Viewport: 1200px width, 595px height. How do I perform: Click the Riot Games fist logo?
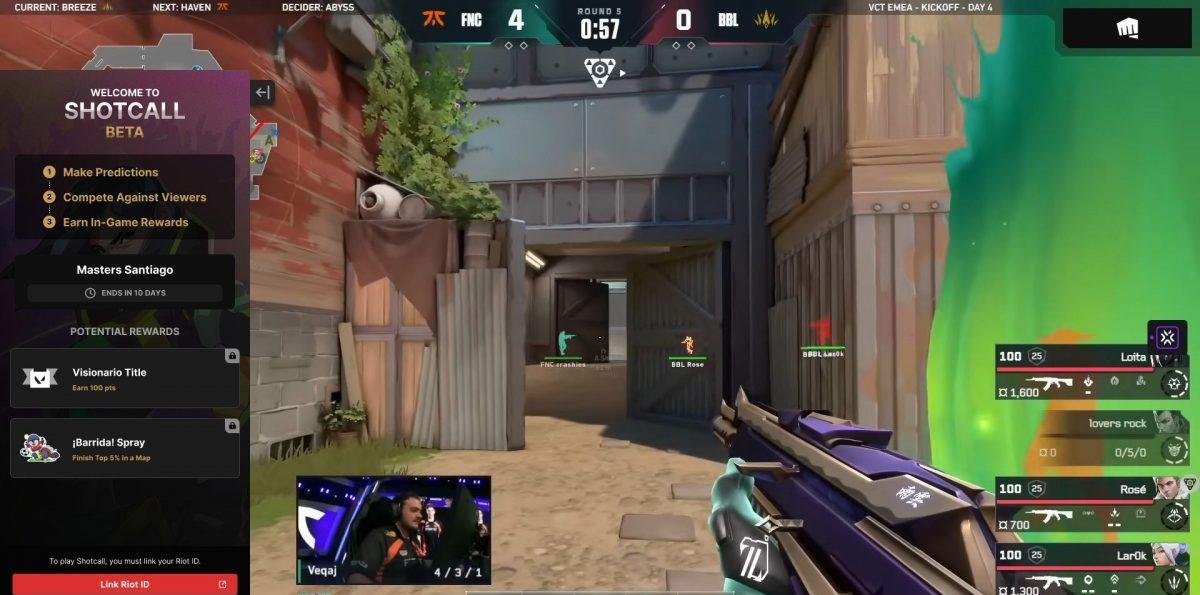point(1127,29)
